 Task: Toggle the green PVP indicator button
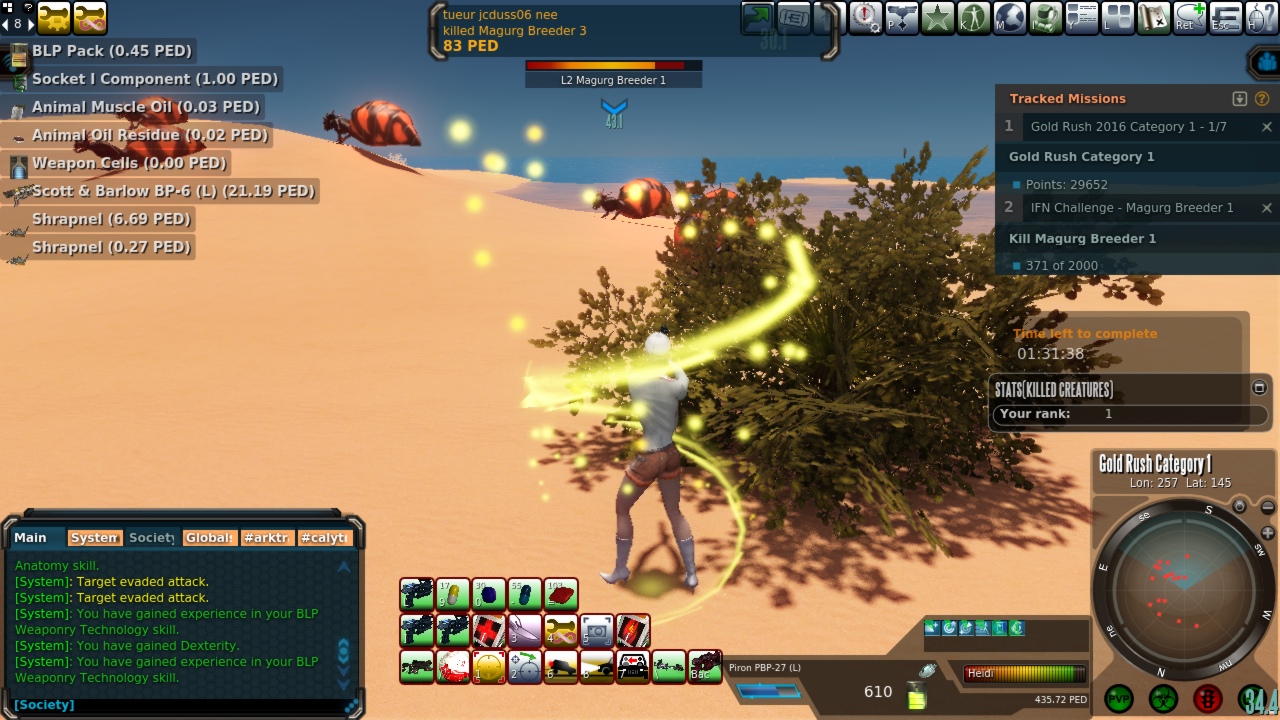click(1119, 698)
